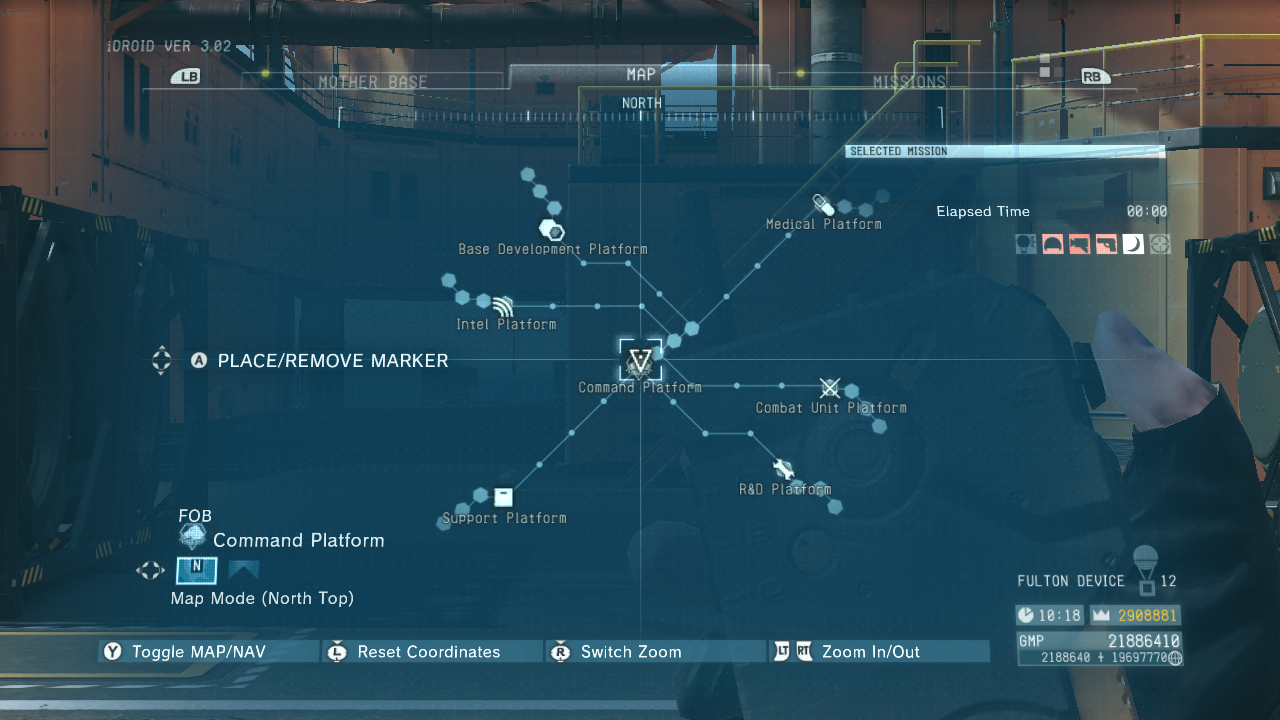Select the Support Platform container icon
The width and height of the screenshot is (1280, 720).
pos(502,495)
